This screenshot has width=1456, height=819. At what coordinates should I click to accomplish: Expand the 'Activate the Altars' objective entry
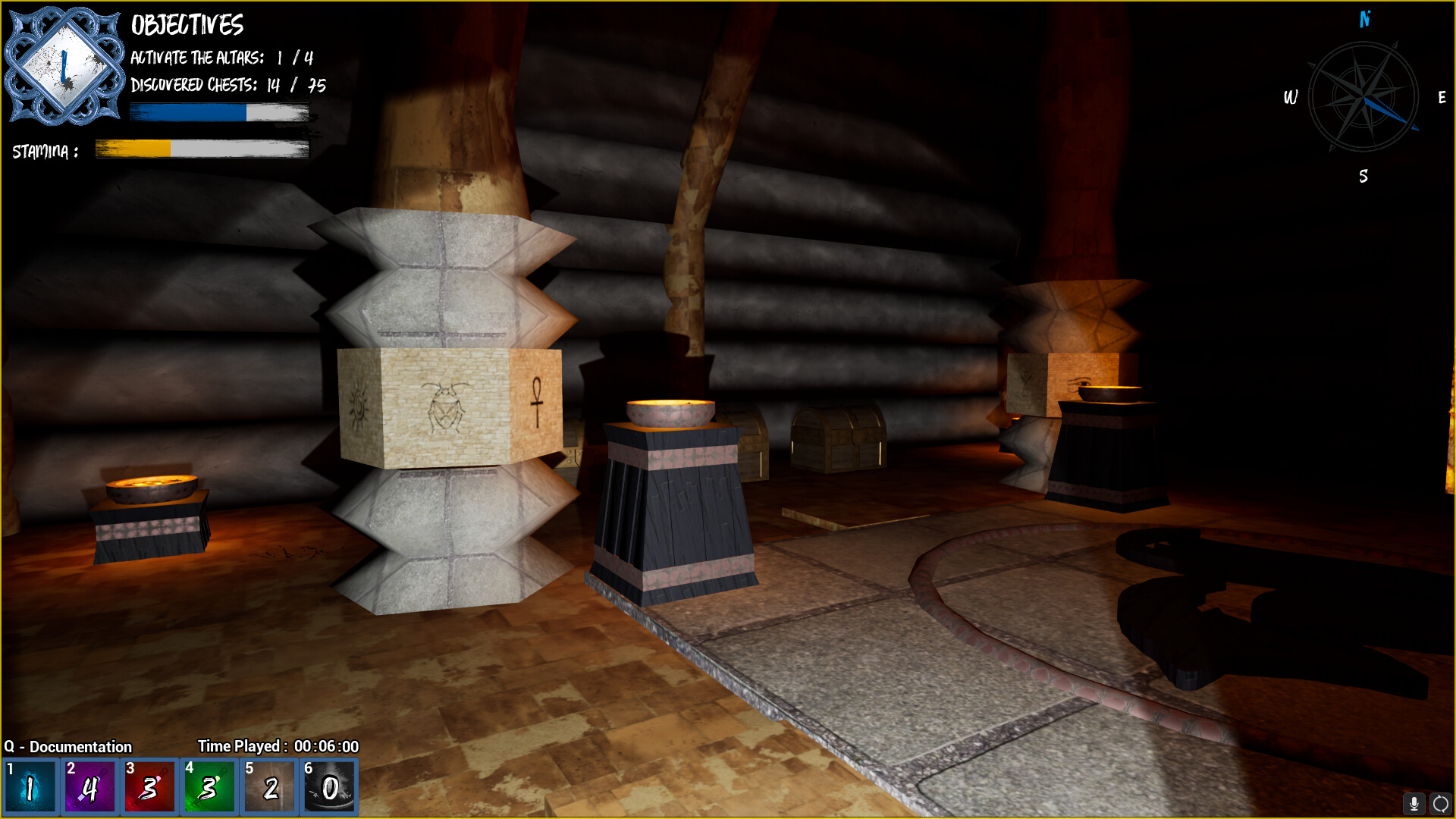pos(221,56)
